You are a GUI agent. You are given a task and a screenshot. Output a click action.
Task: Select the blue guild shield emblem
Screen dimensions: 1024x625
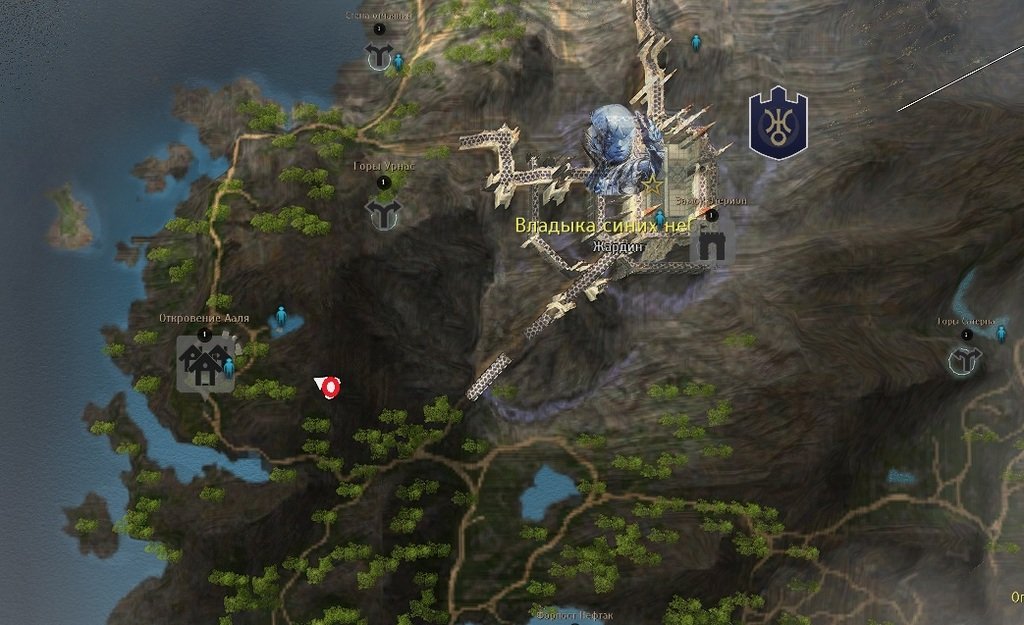click(778, 123)
